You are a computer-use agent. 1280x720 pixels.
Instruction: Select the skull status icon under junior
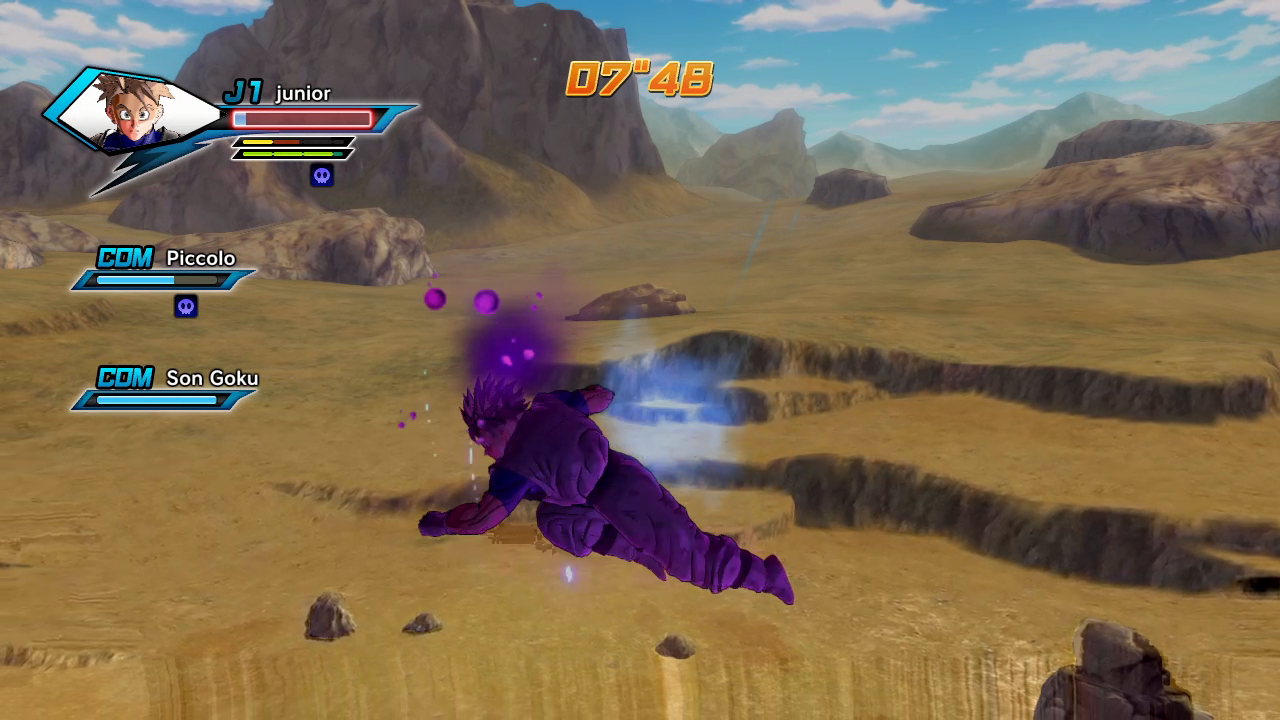tap(321, 176)
